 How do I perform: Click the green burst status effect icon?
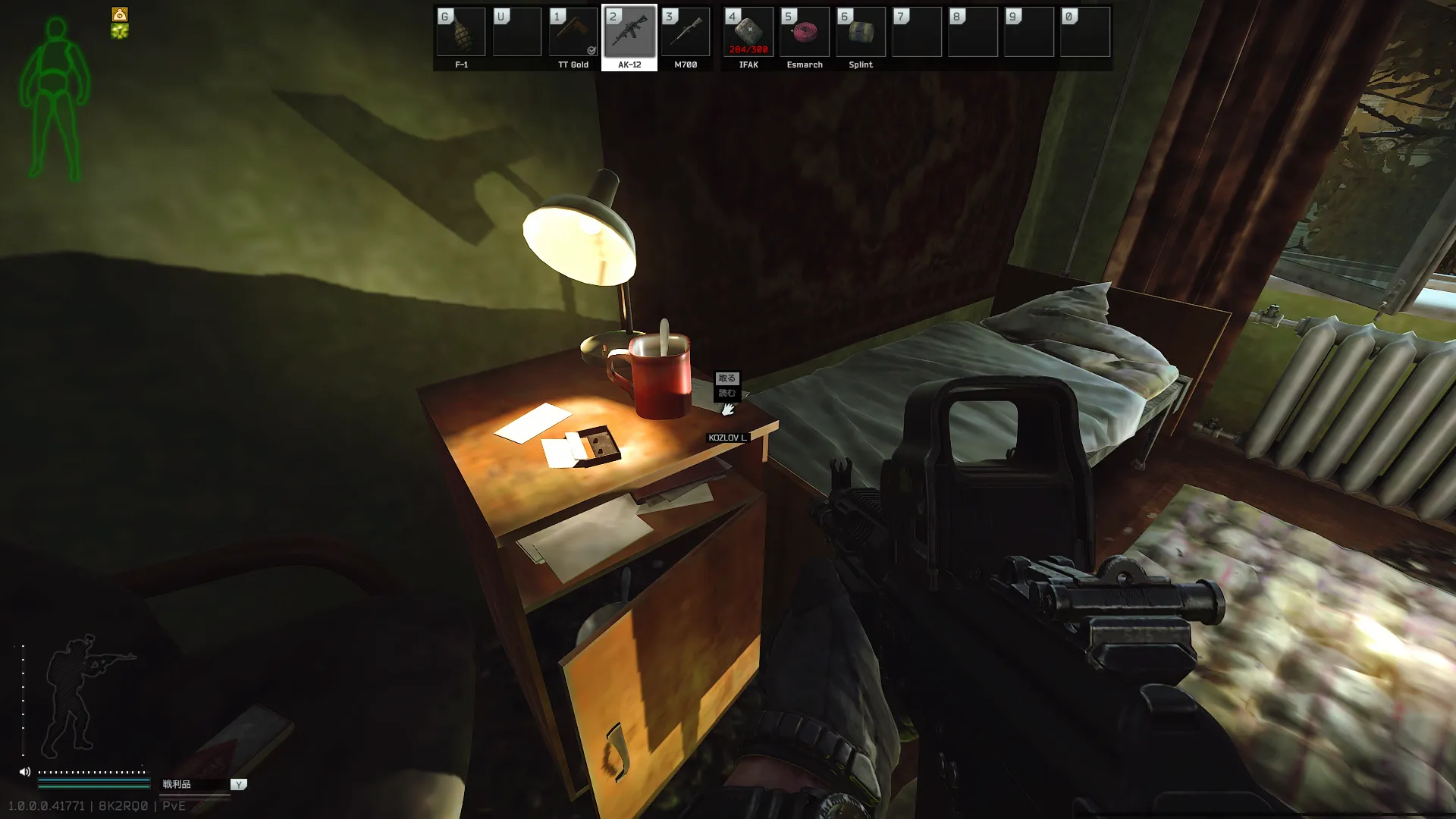[120, 31]
